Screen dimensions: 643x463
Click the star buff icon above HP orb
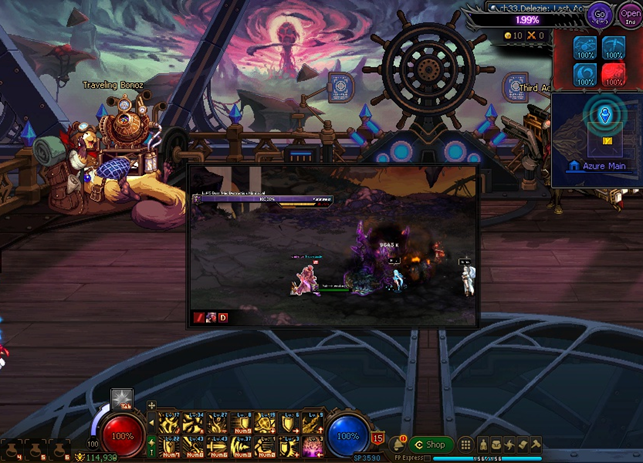[121, 398]
